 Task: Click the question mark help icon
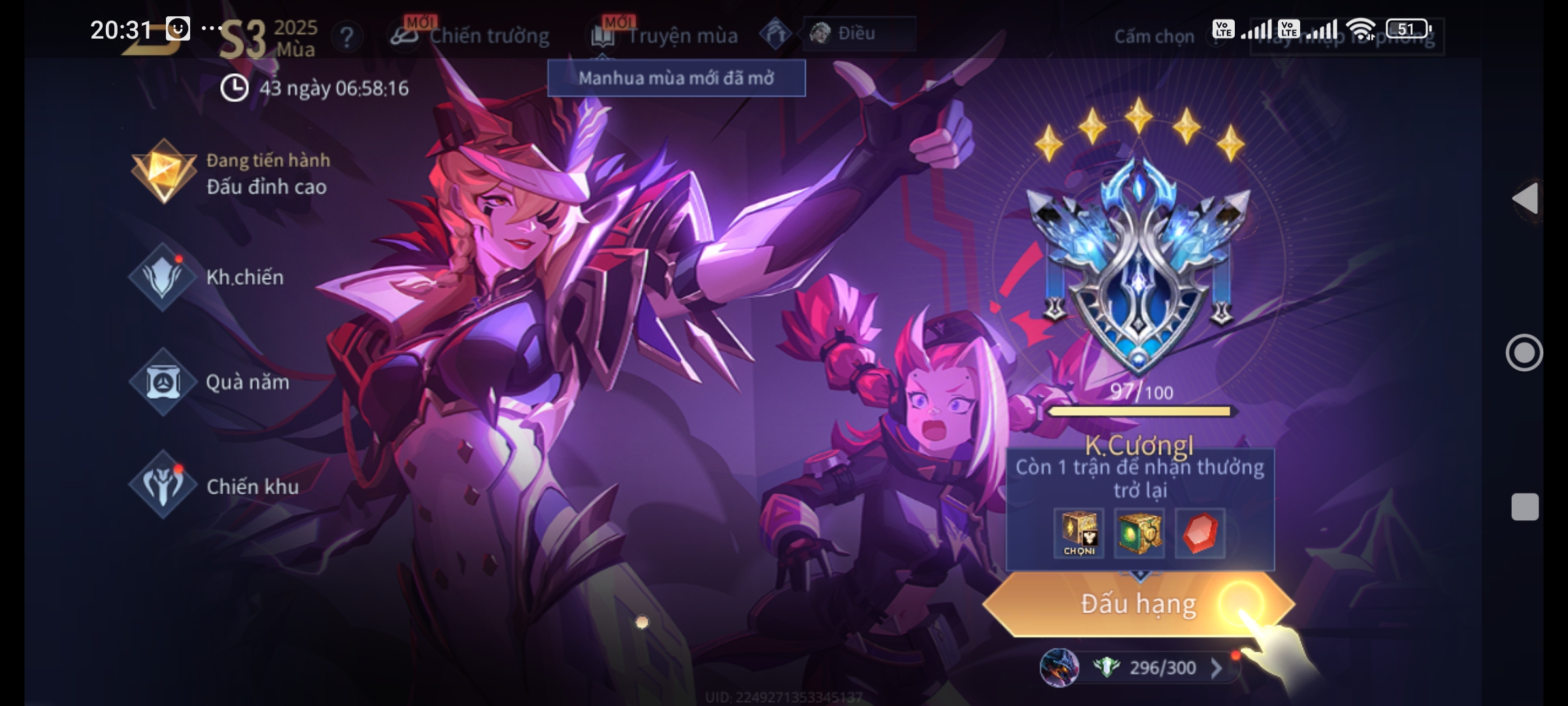coord(347,37)
